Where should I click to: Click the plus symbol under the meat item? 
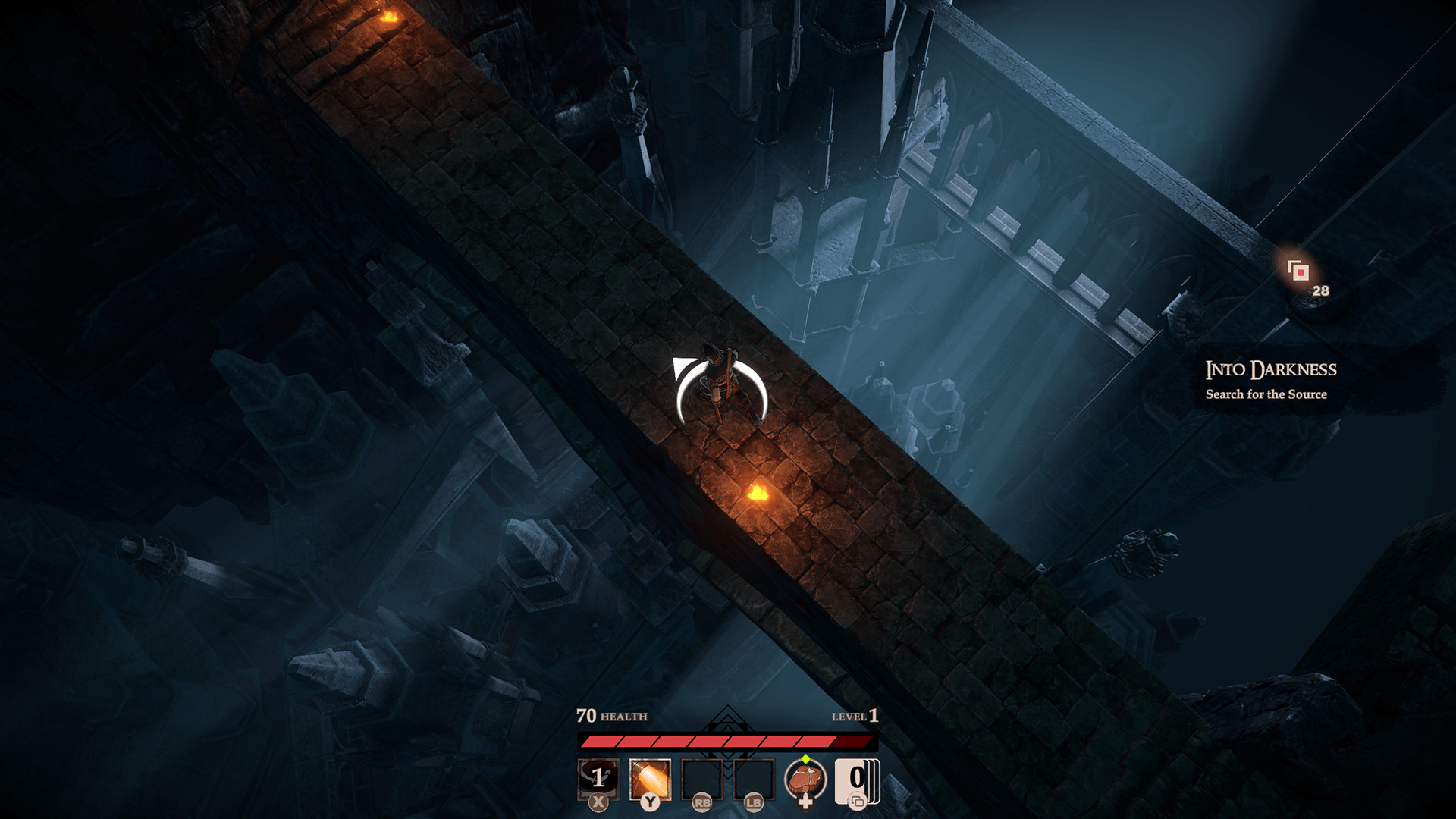click(x=806, y=801)
